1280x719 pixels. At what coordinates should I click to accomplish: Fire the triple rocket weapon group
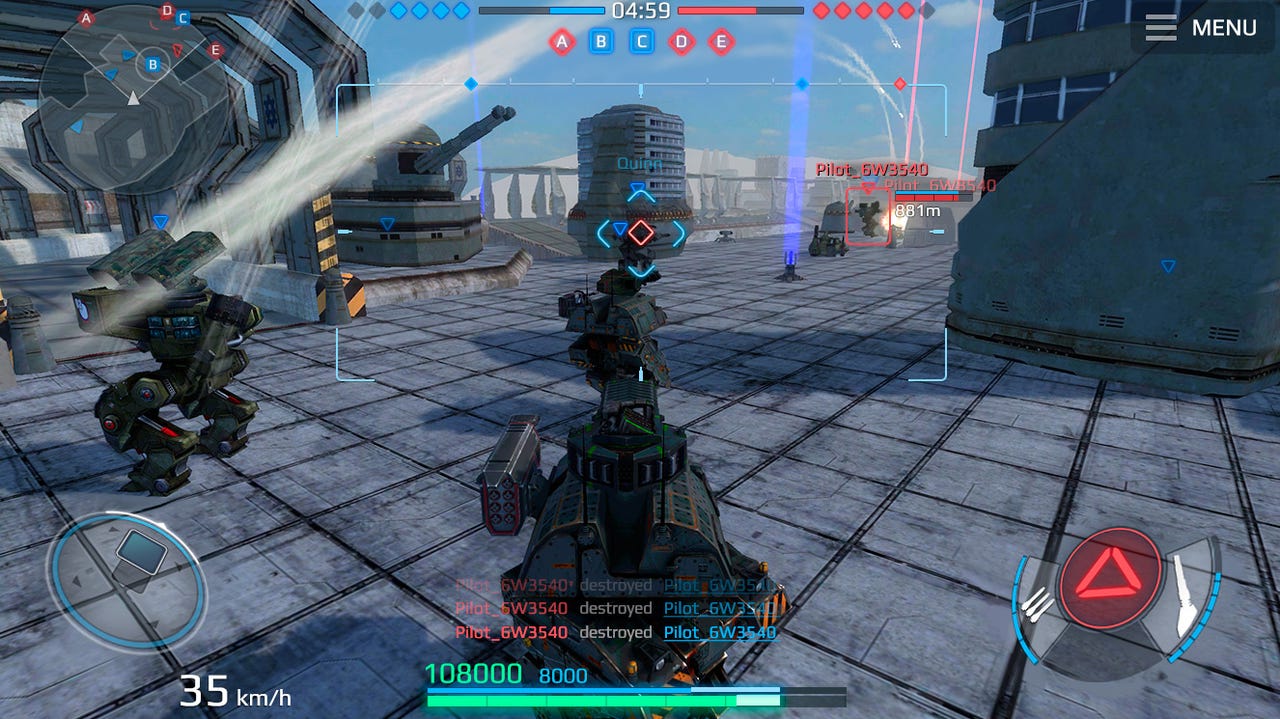pos(1040,603)
